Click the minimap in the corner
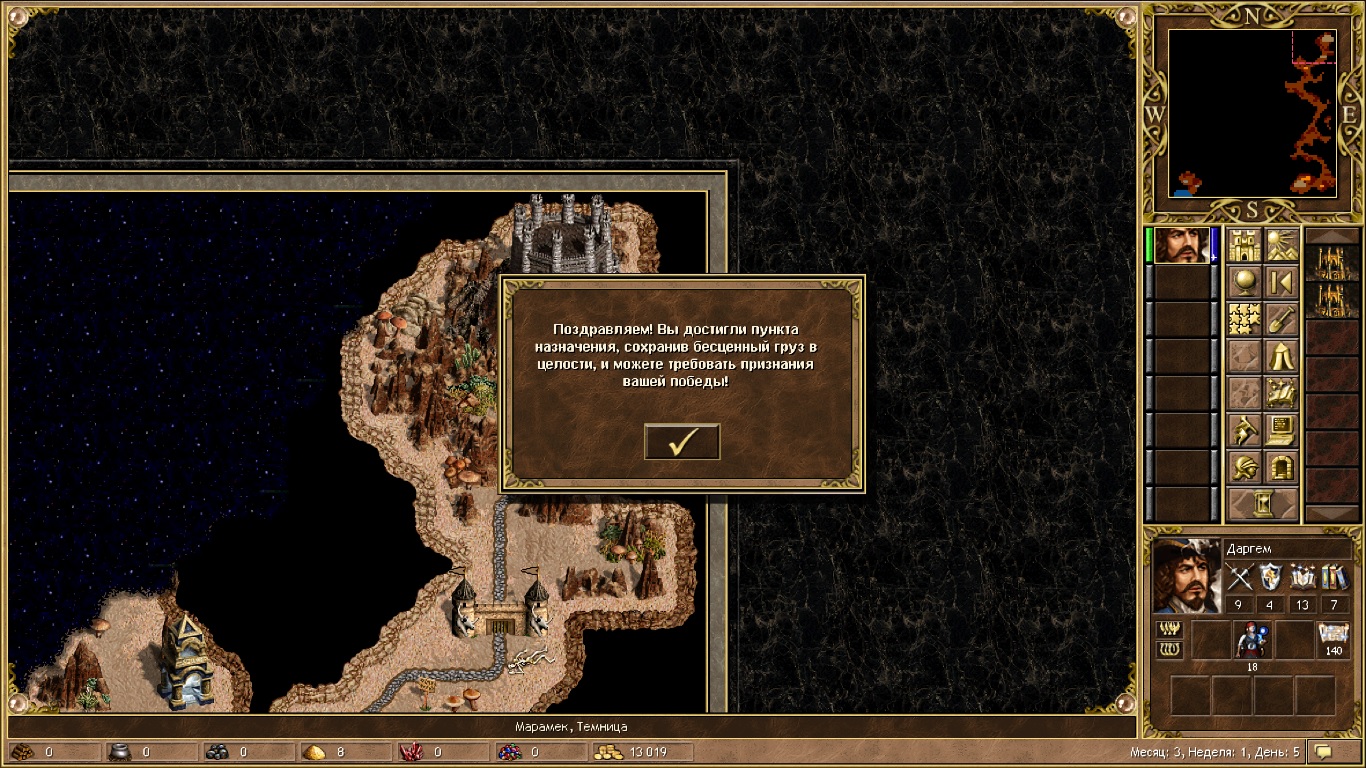Viewport: 1366px width, 768px height. [x=1252, y=113]
